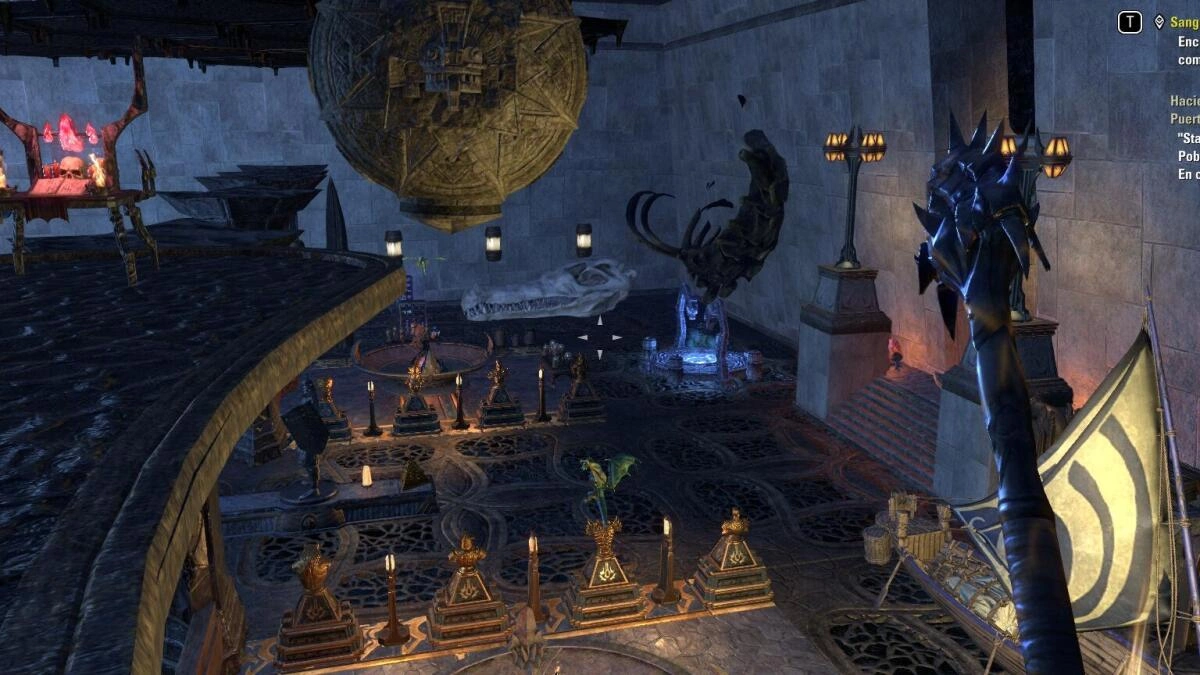Screen dimensions: 1200x675
Task: Select the tracked quest title starting with Sang
Action: pyautogui.click(x=1185, y=21)
